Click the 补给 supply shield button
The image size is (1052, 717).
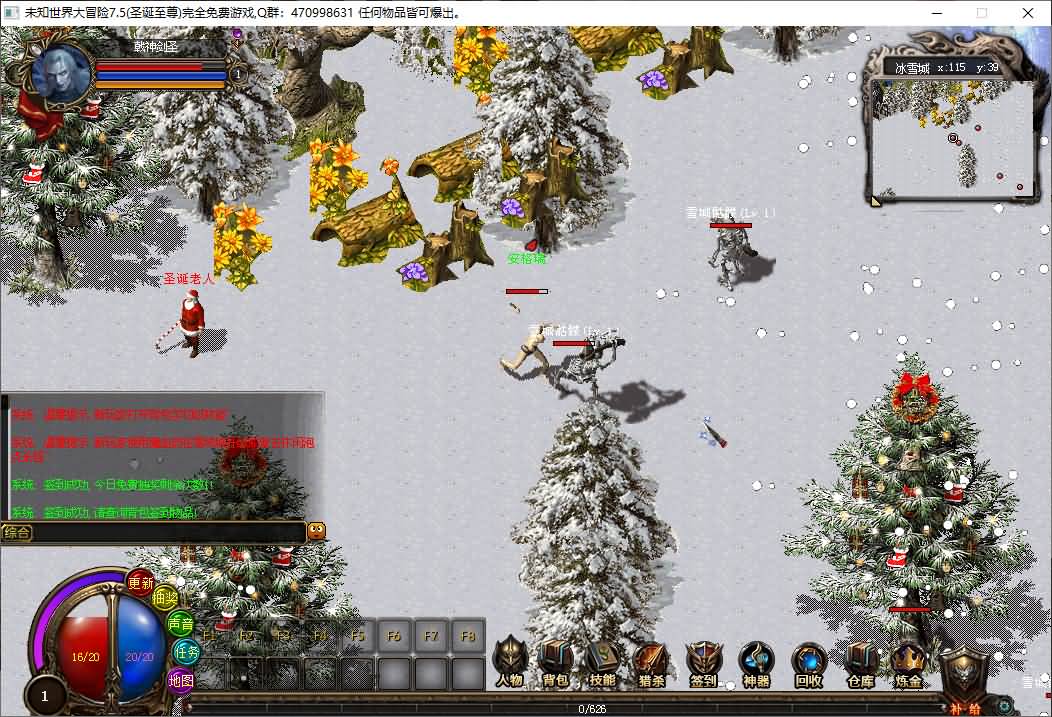point(965,680)
